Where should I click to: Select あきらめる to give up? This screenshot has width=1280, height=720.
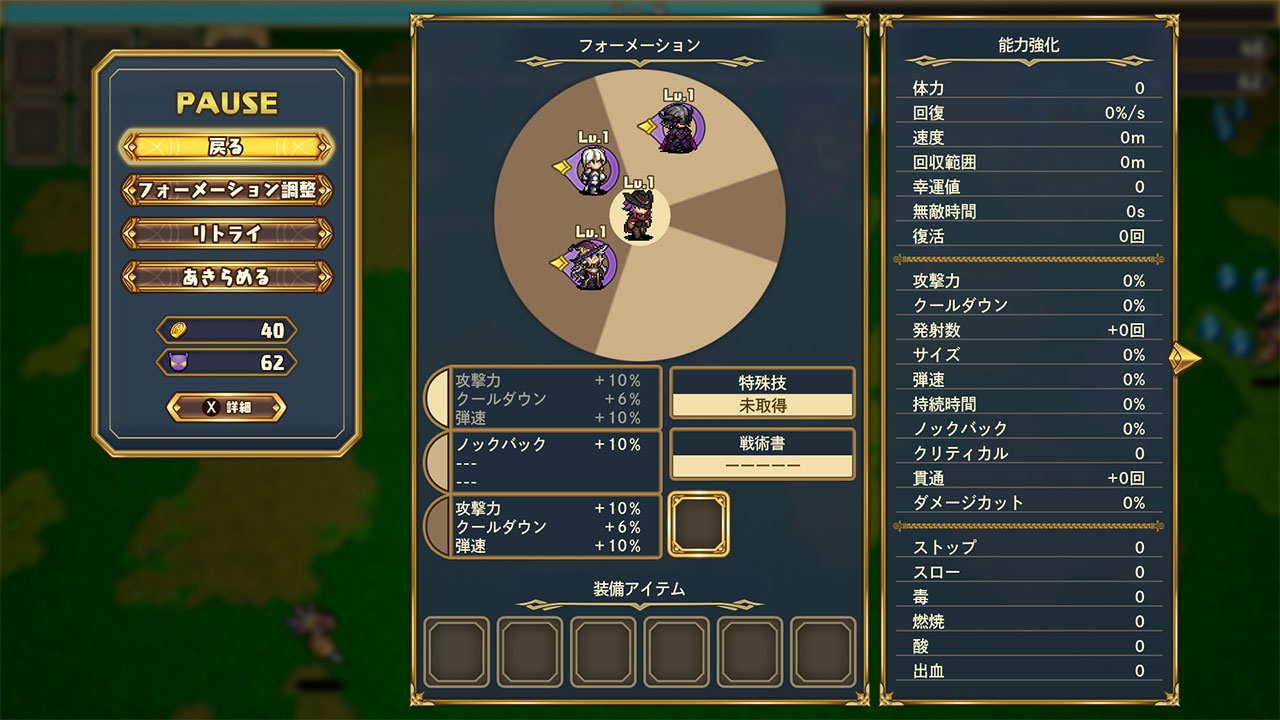point(226,277)
